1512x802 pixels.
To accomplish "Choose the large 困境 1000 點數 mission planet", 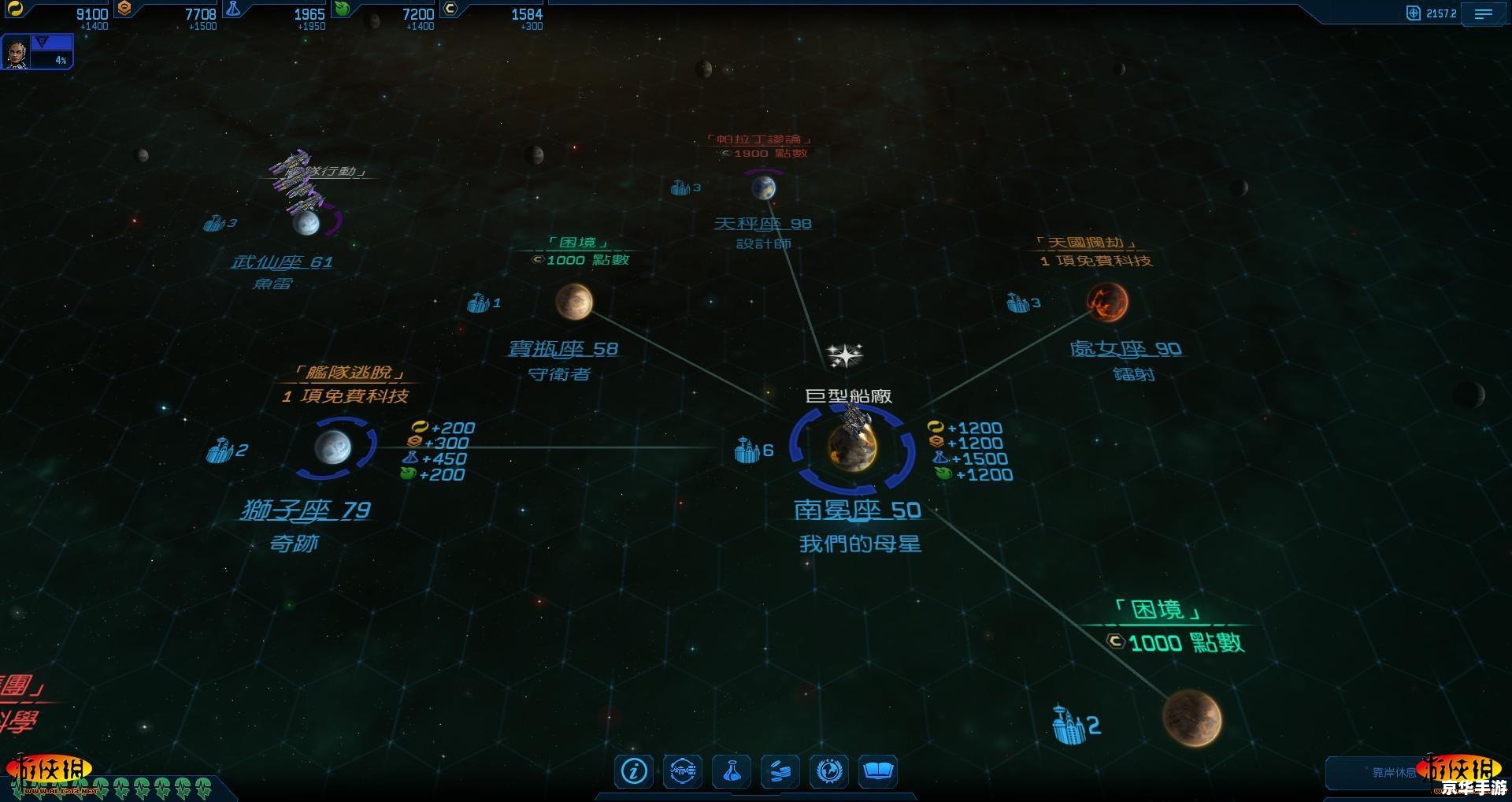I will click(x=1192, y=717).
